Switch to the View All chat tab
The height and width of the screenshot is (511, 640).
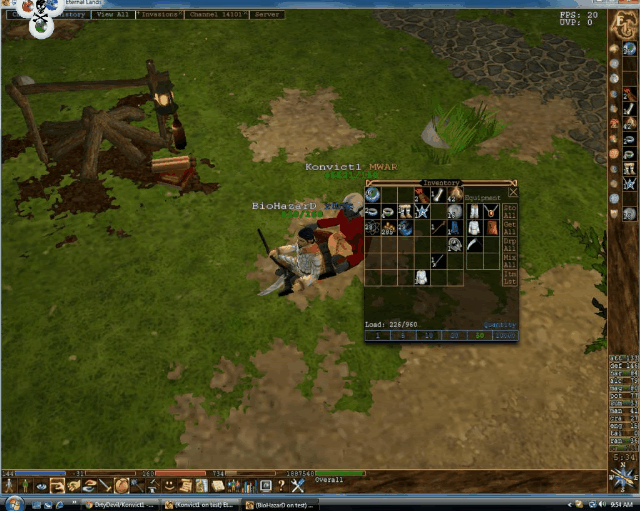113,15
